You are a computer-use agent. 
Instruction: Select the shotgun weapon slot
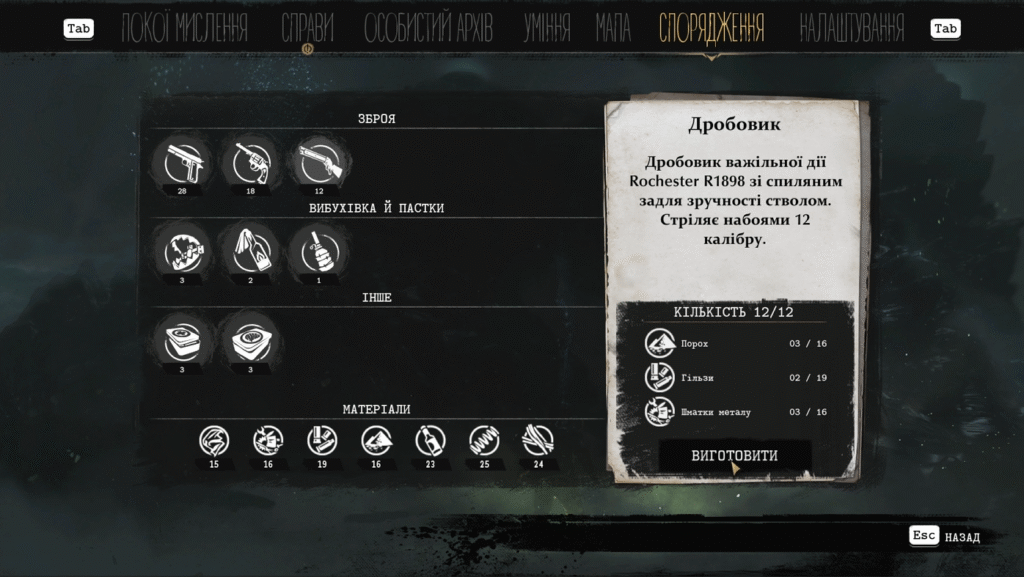coord(319,162)
